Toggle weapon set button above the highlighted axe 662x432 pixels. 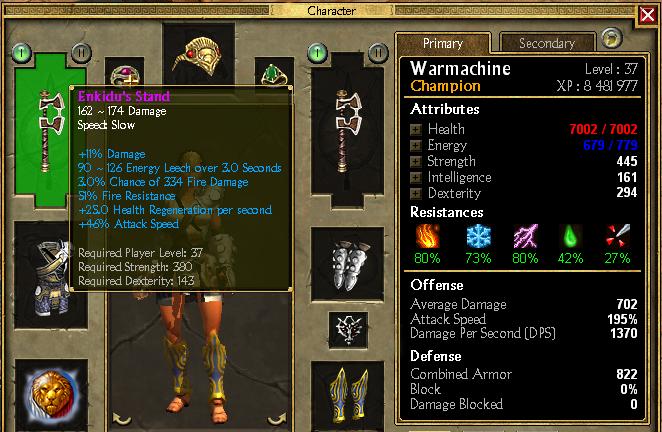[22, 51]
